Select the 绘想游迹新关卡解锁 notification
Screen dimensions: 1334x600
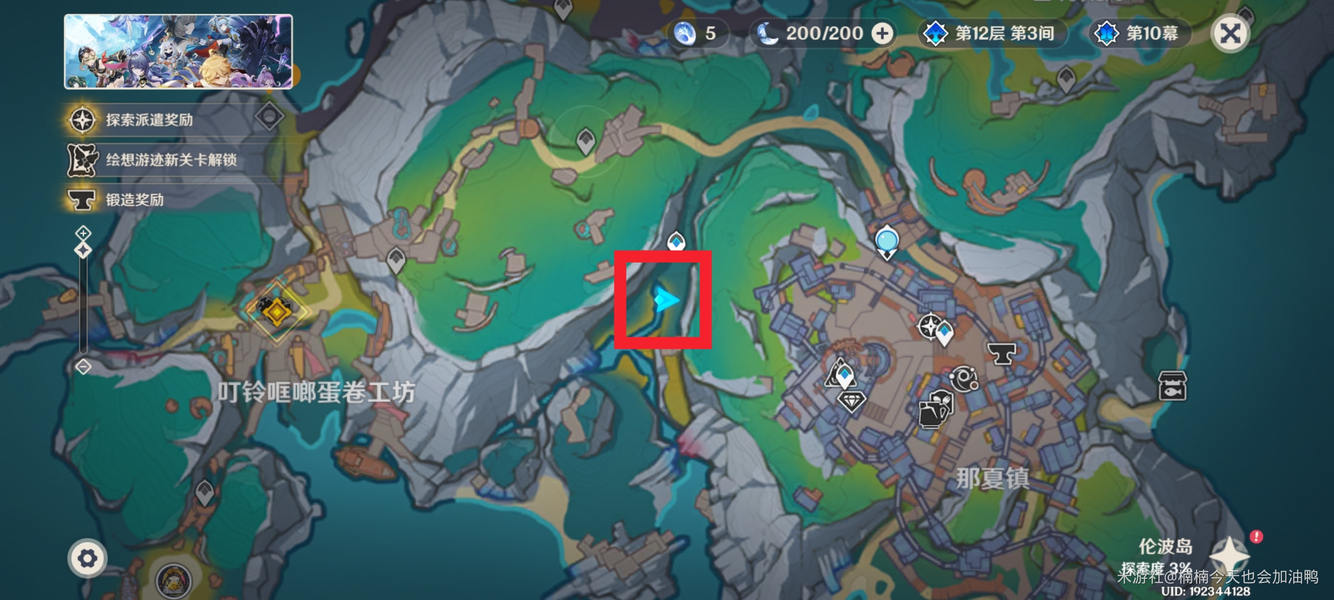pyautogui.click(x=170, y=160)
